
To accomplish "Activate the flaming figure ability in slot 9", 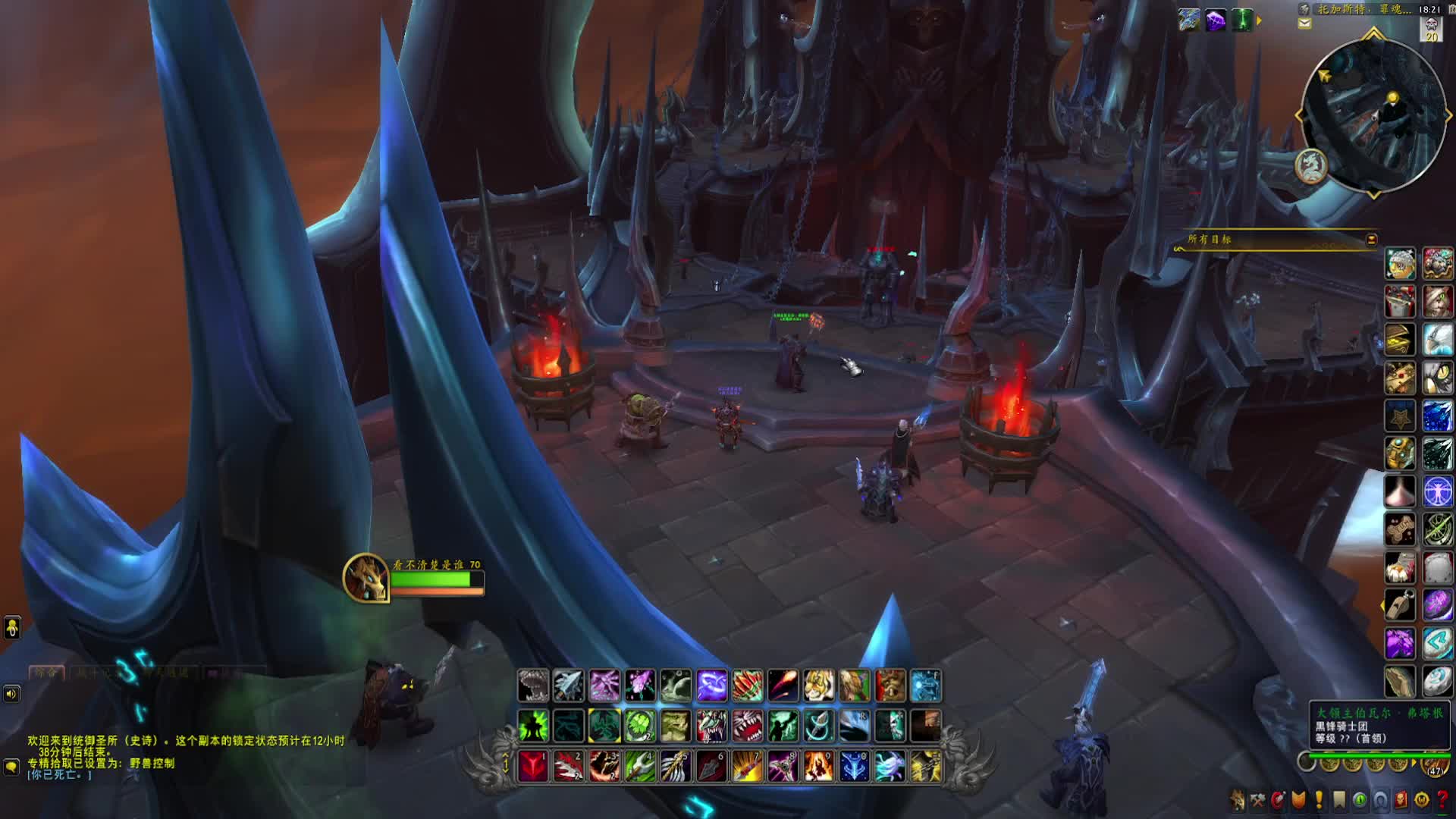I will click(x=819, y=767).
